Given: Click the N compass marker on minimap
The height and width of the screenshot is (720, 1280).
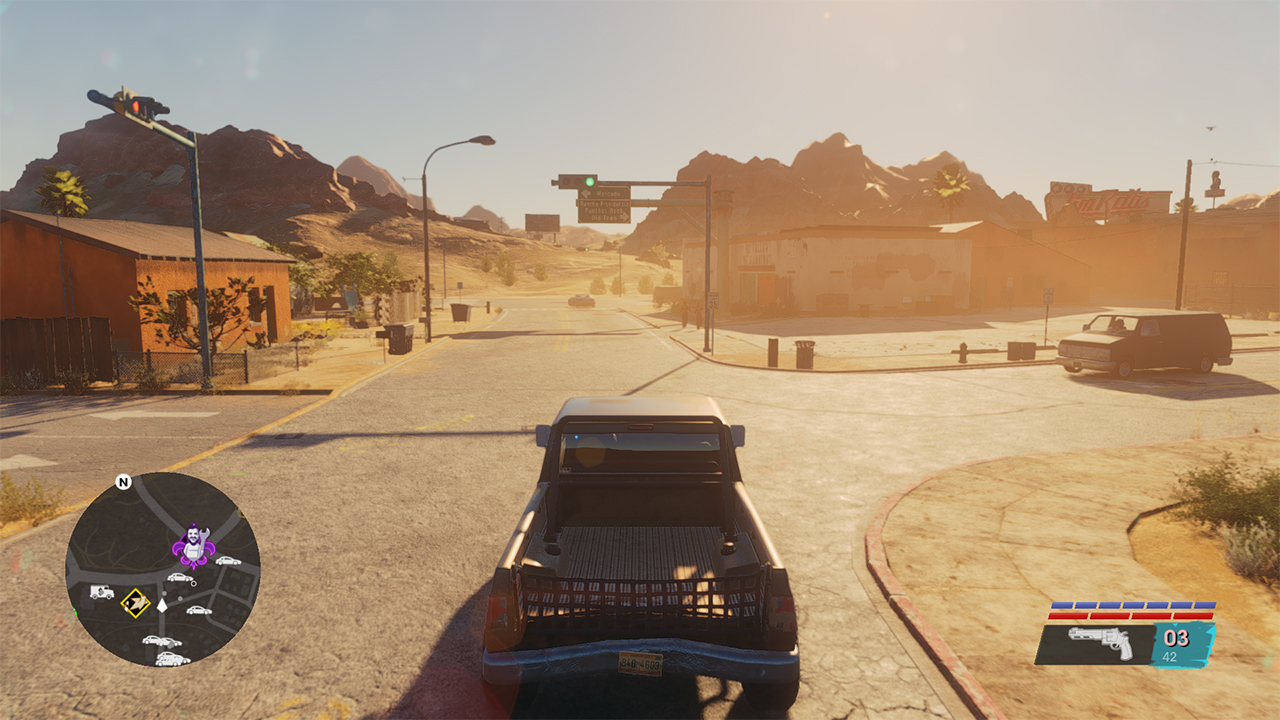Looking at the screenshot, I should tap(123, 482).
